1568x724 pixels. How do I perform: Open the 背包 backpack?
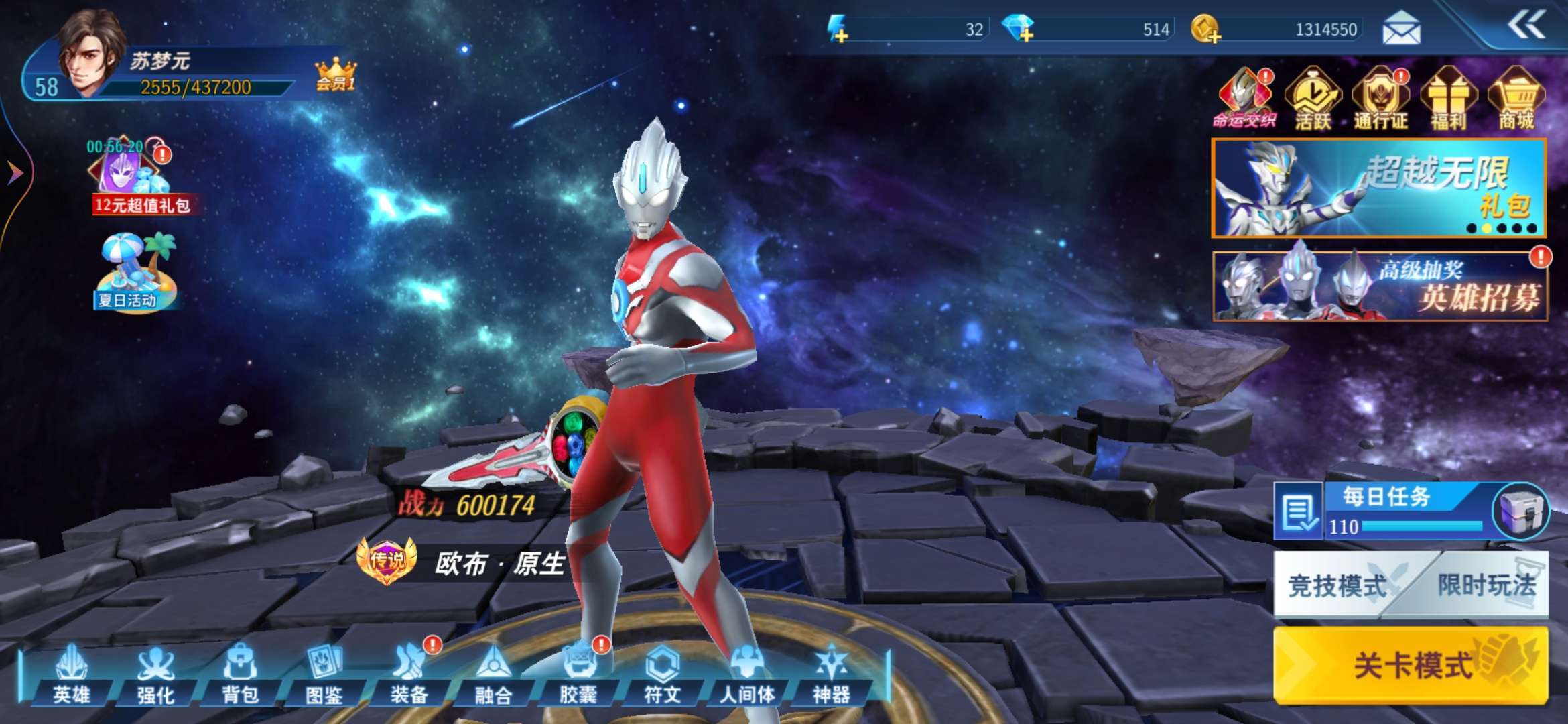pyautogui.click(x=240, y=674)
